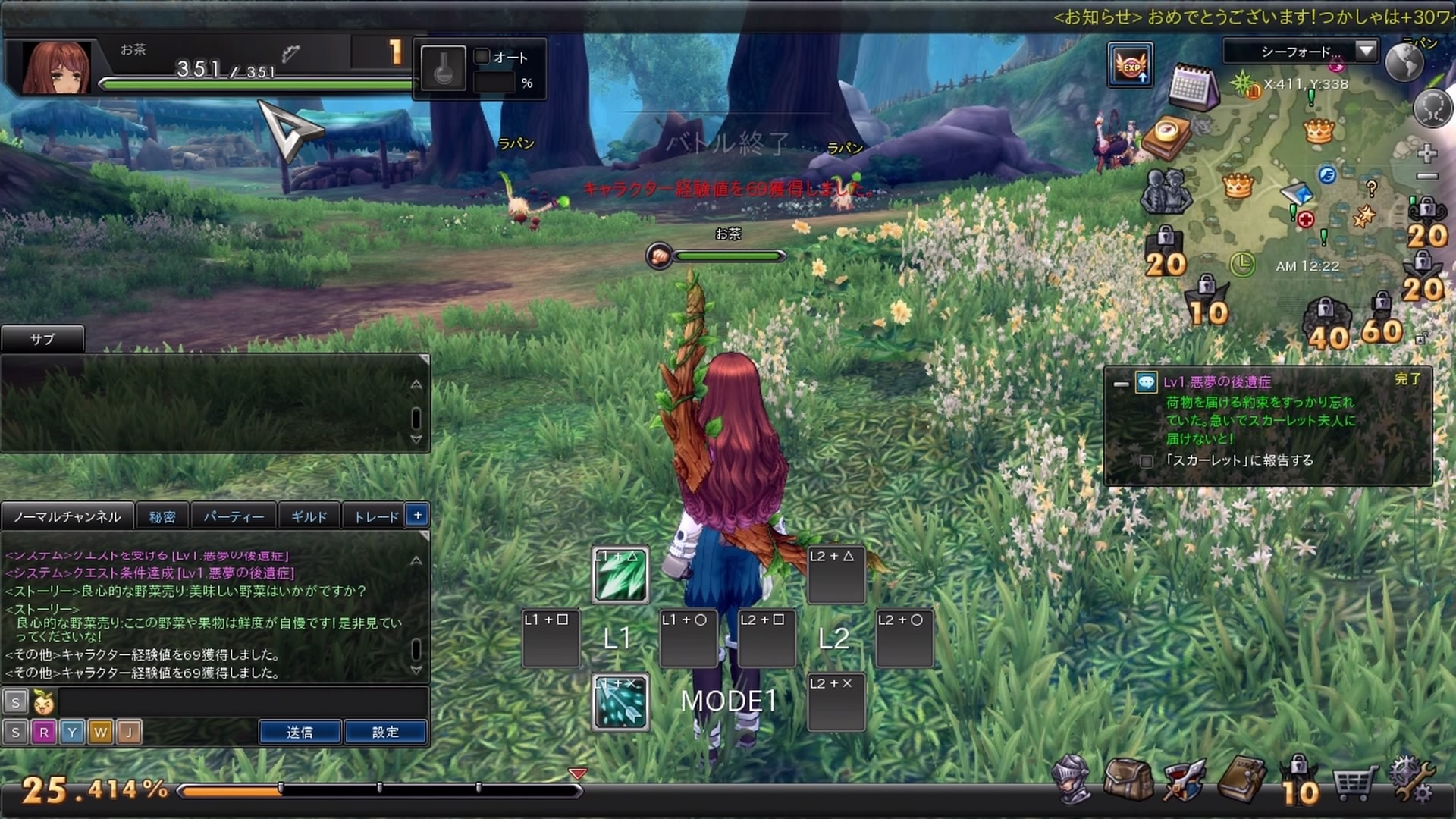Open the calendar event icon
The image size is (1456, 819).
[x=1191, y=87]
